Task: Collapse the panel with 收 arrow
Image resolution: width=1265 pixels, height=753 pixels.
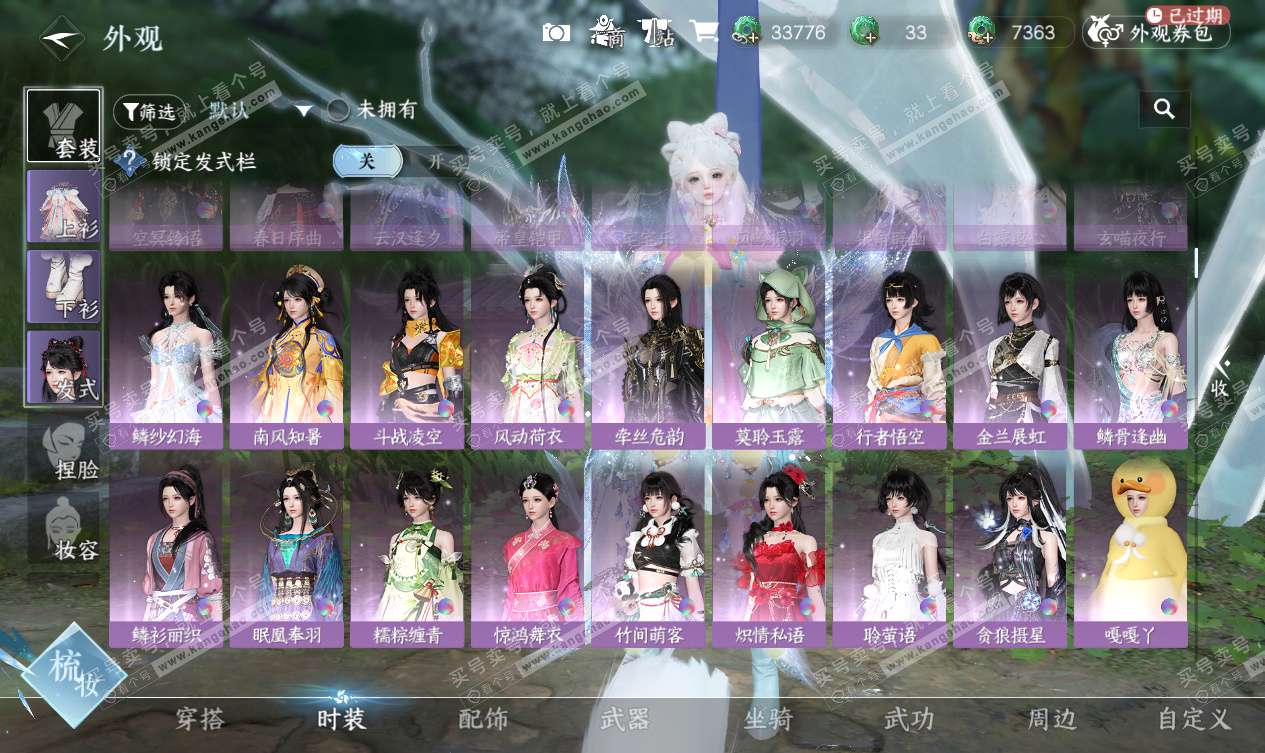Action: click(1221, 378)
